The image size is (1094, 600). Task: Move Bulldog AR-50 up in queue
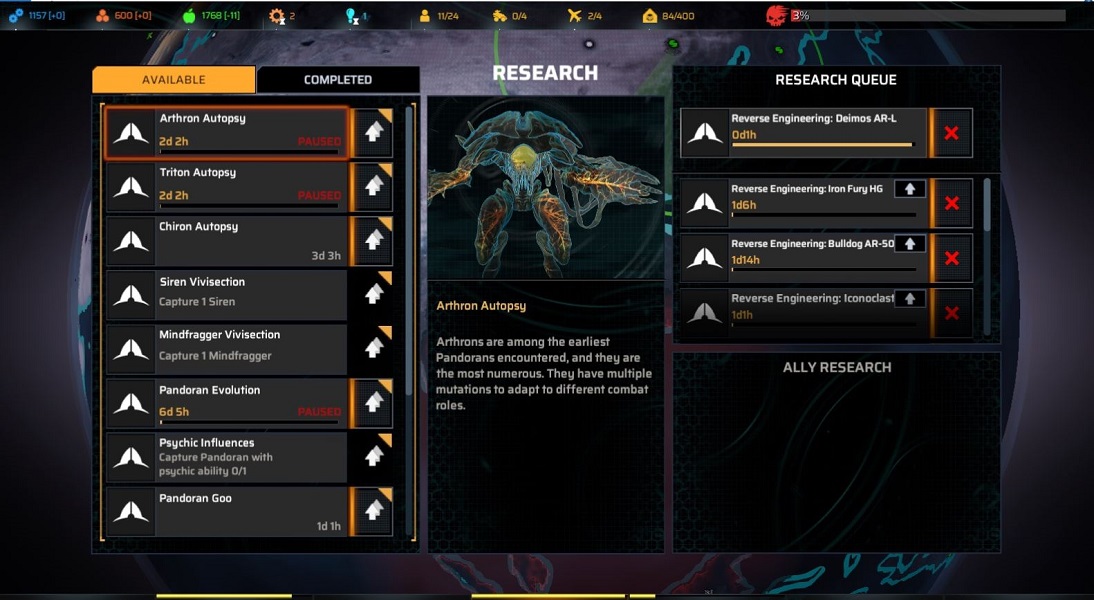(x=909, y=243)
